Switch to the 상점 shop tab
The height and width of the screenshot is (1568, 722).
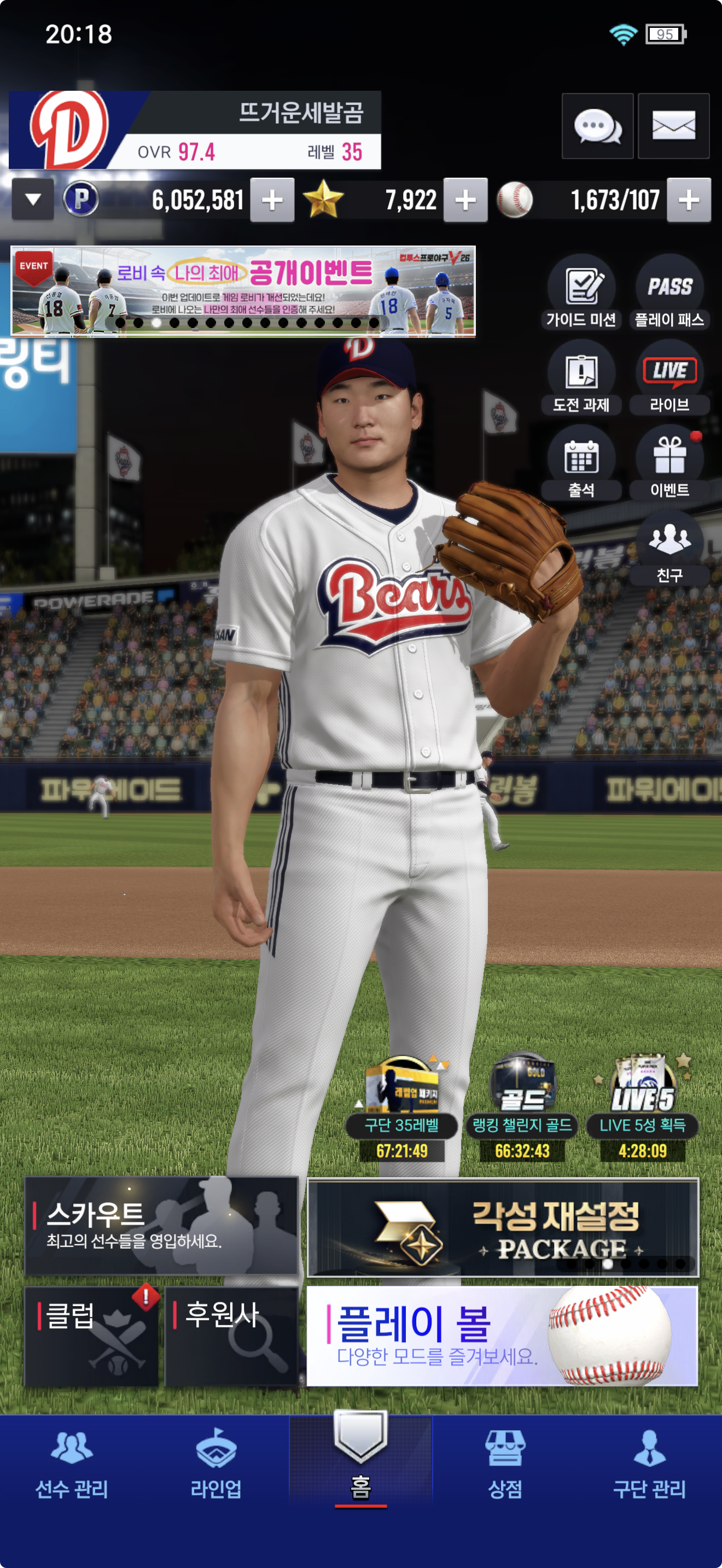pos(505,1464)
